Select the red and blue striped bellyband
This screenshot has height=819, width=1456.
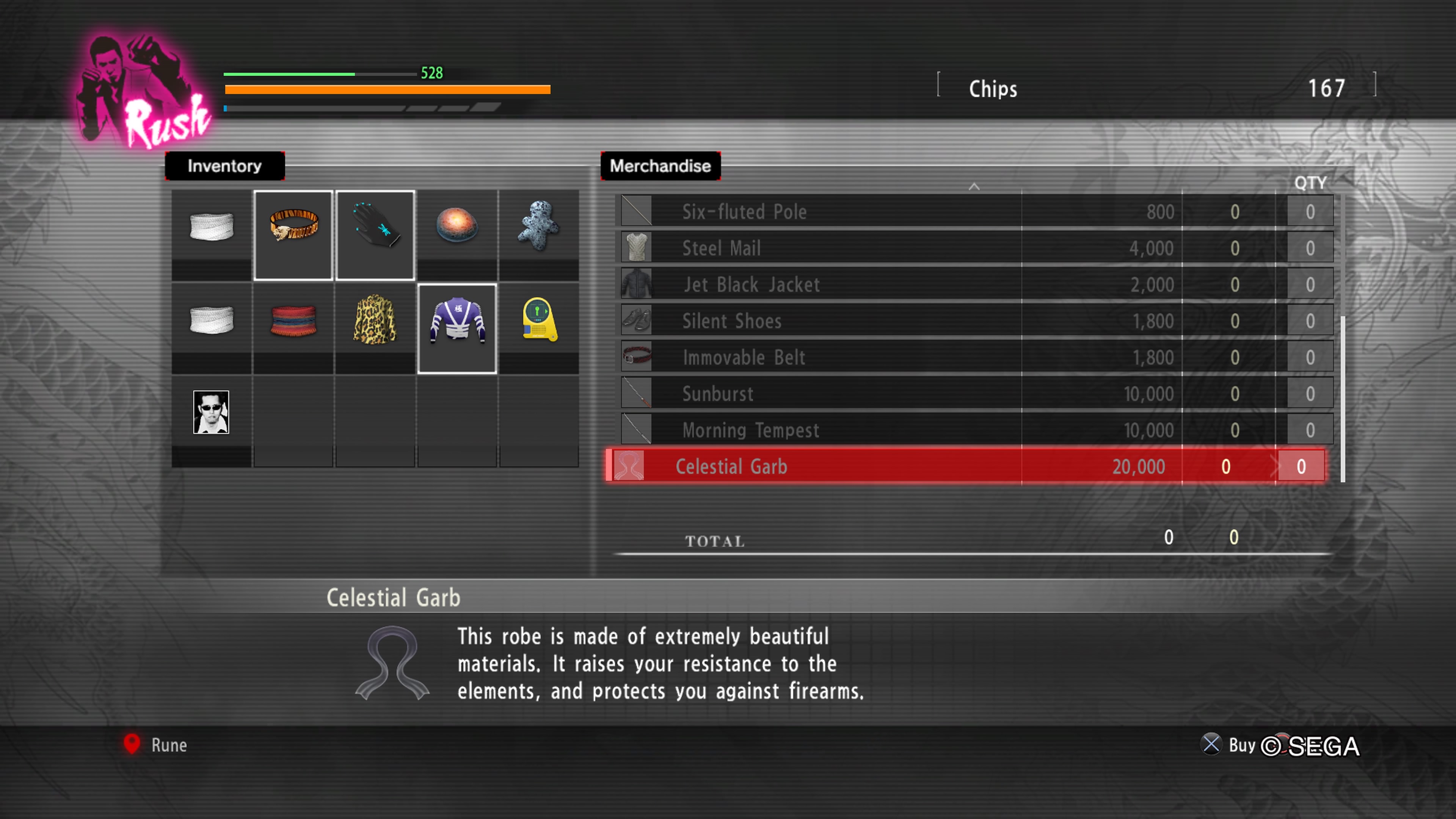(x=293, y=320)
